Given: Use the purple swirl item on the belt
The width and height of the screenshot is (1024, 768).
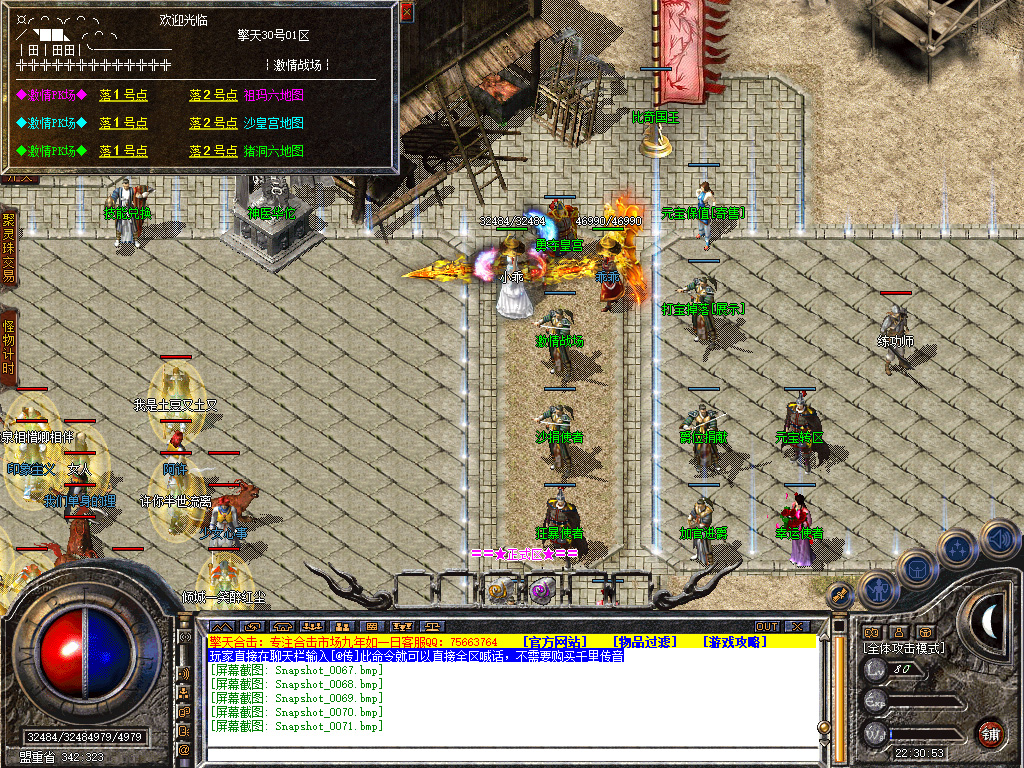Looking at the screenshot, I should click(x=540, y=591).
